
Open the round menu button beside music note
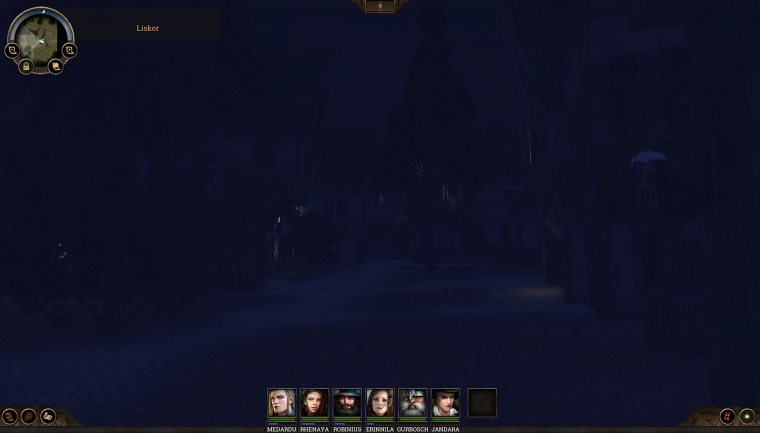coord(746,416)
